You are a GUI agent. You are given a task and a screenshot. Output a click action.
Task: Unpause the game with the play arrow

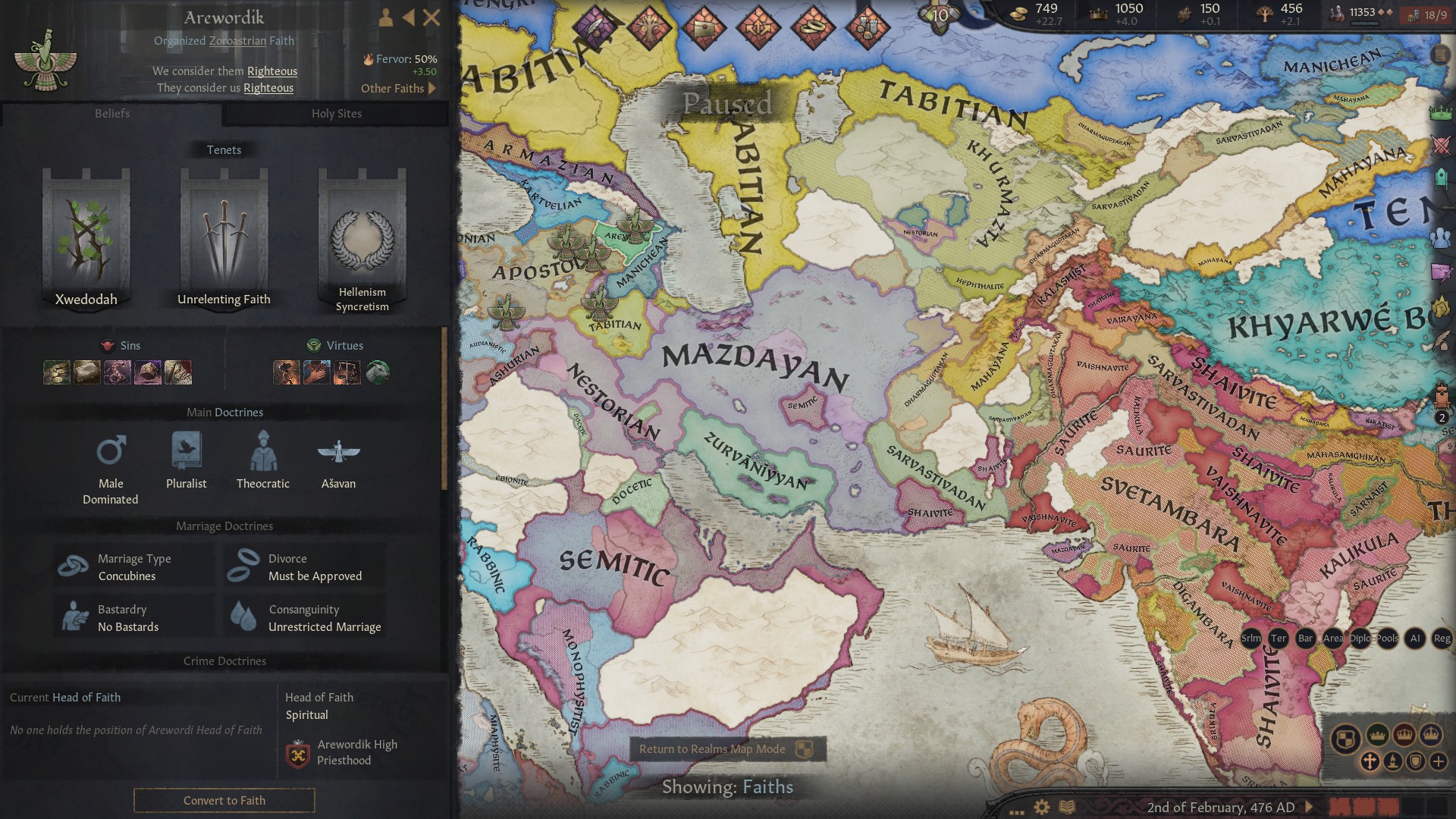pyautogui.click(x=1309, y=808)
